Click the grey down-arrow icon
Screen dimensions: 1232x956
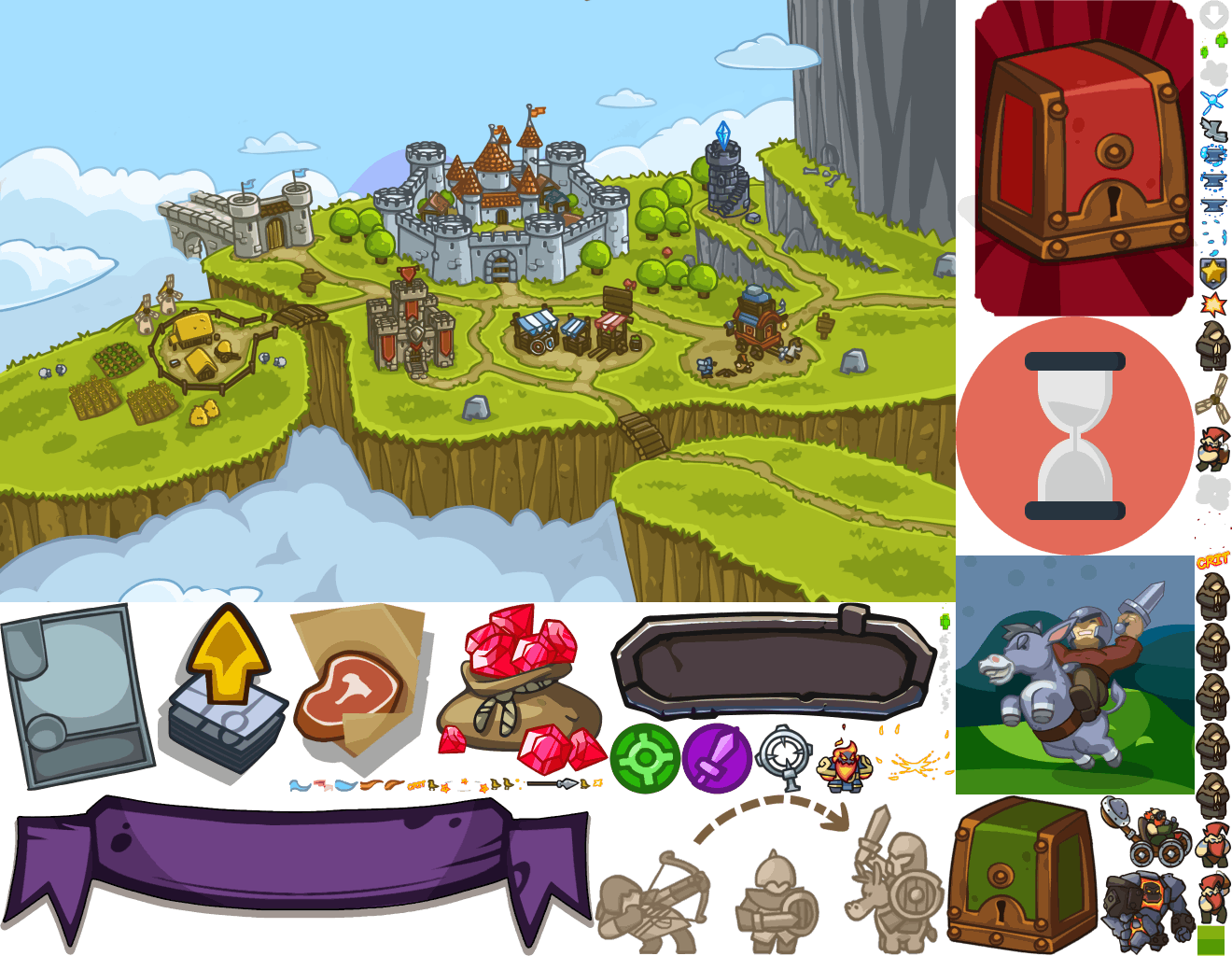[x=1213, y=14]
